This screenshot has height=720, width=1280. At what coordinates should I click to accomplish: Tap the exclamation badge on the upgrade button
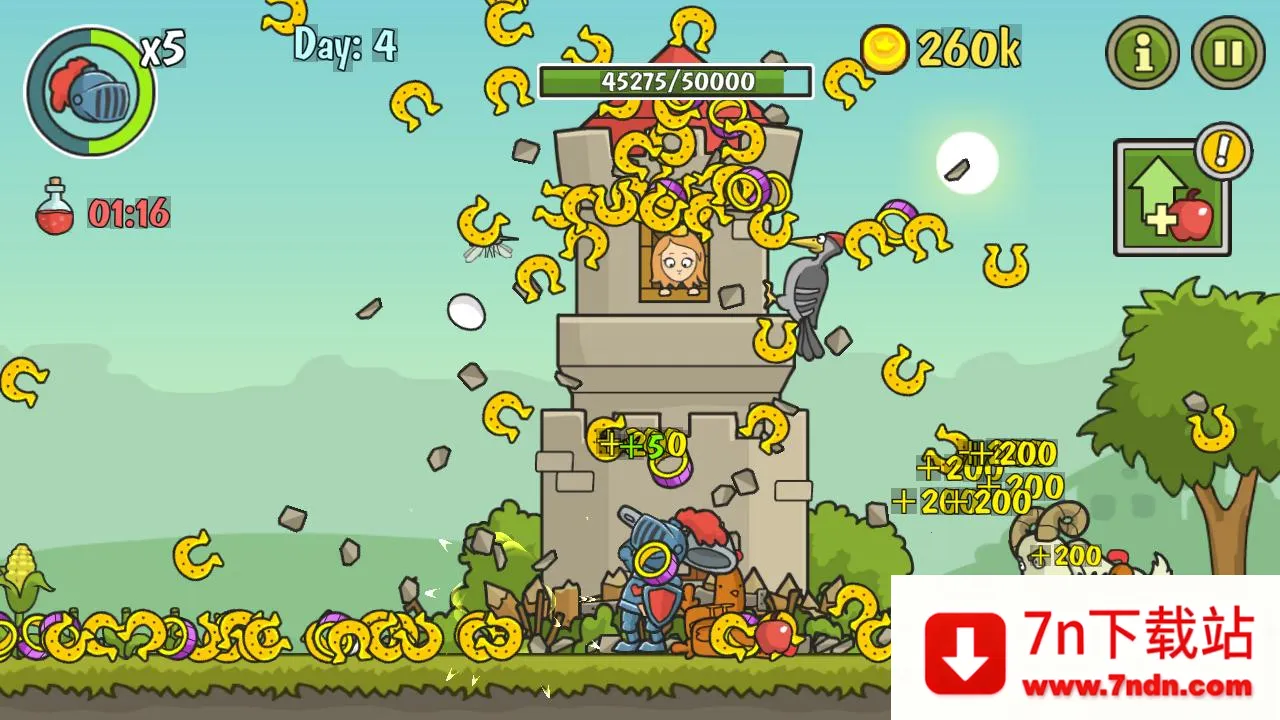point(1222,152)
